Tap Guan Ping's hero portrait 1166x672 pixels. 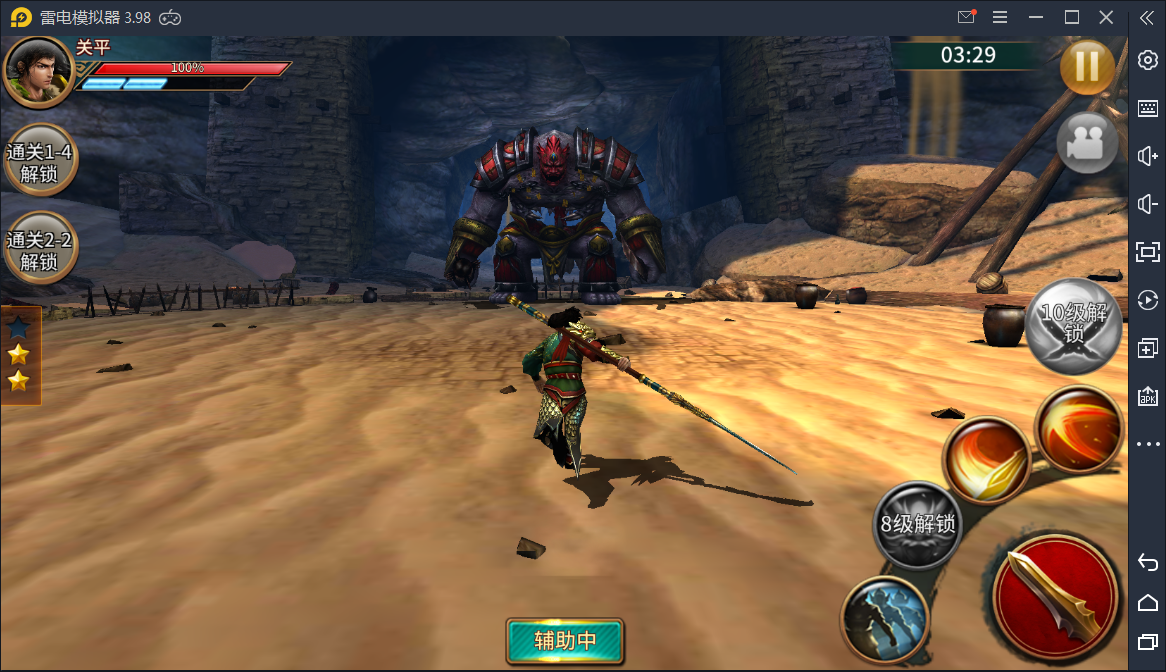tap(38, 71)
